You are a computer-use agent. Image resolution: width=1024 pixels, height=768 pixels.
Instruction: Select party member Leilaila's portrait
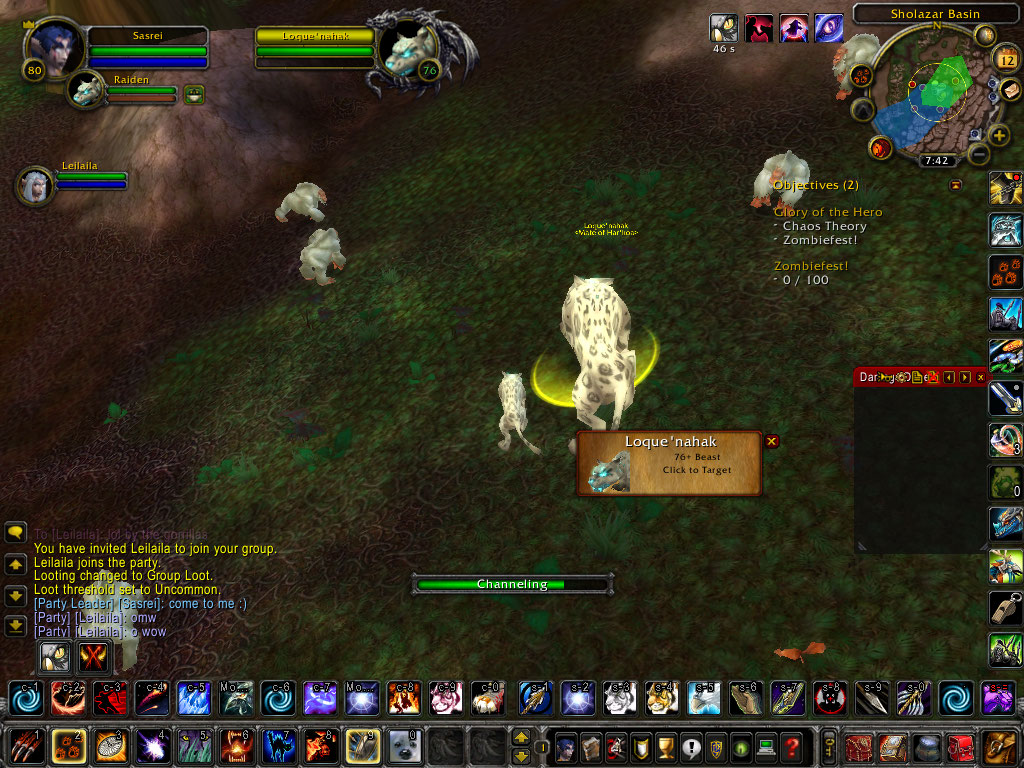pyautogui.click(x=36, y=185)
